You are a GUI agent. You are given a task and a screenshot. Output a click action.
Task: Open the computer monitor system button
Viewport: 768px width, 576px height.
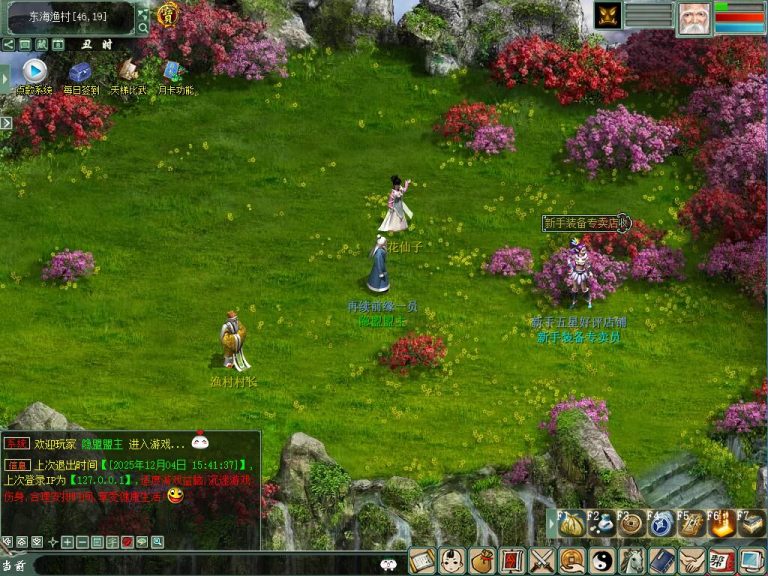point(752,561)
